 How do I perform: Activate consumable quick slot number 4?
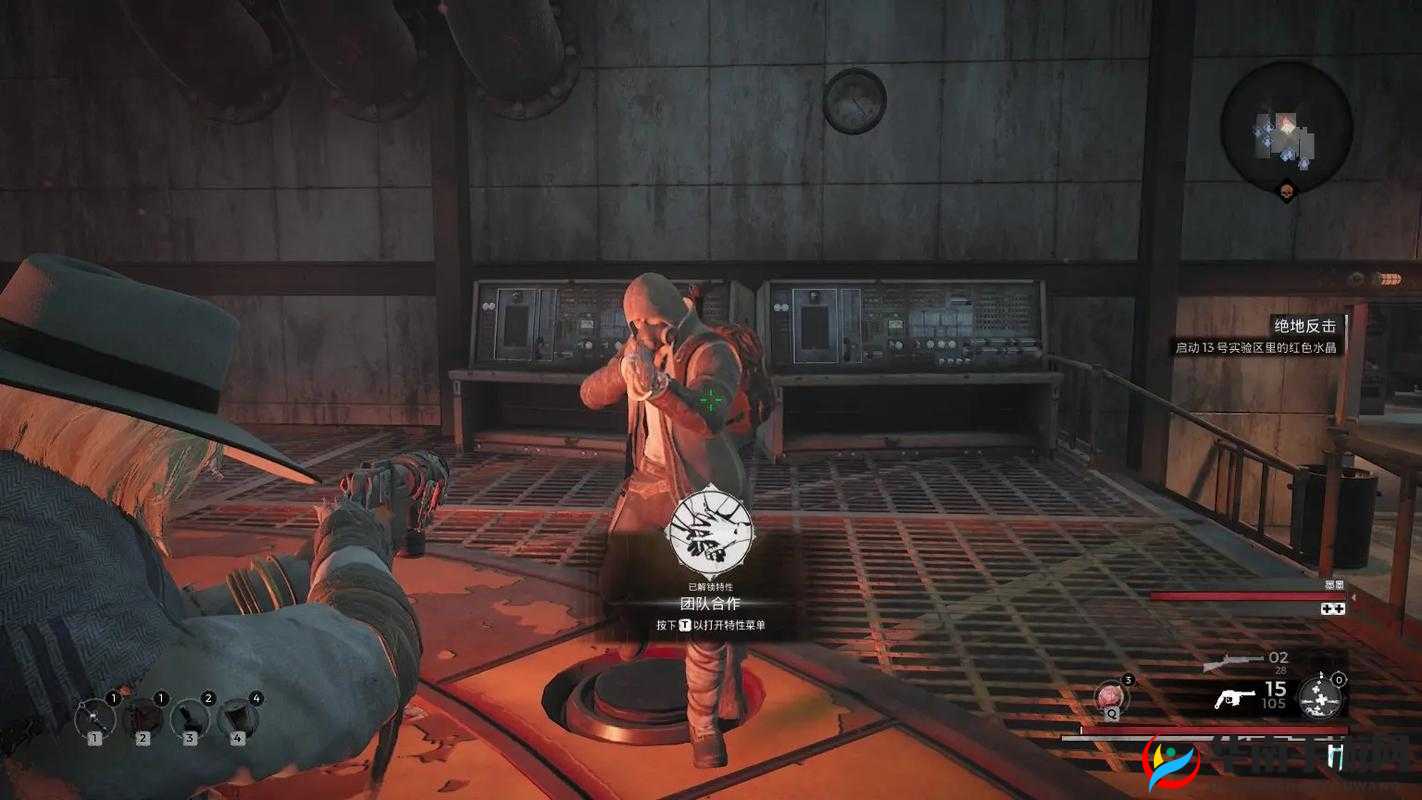click(237, 718)
